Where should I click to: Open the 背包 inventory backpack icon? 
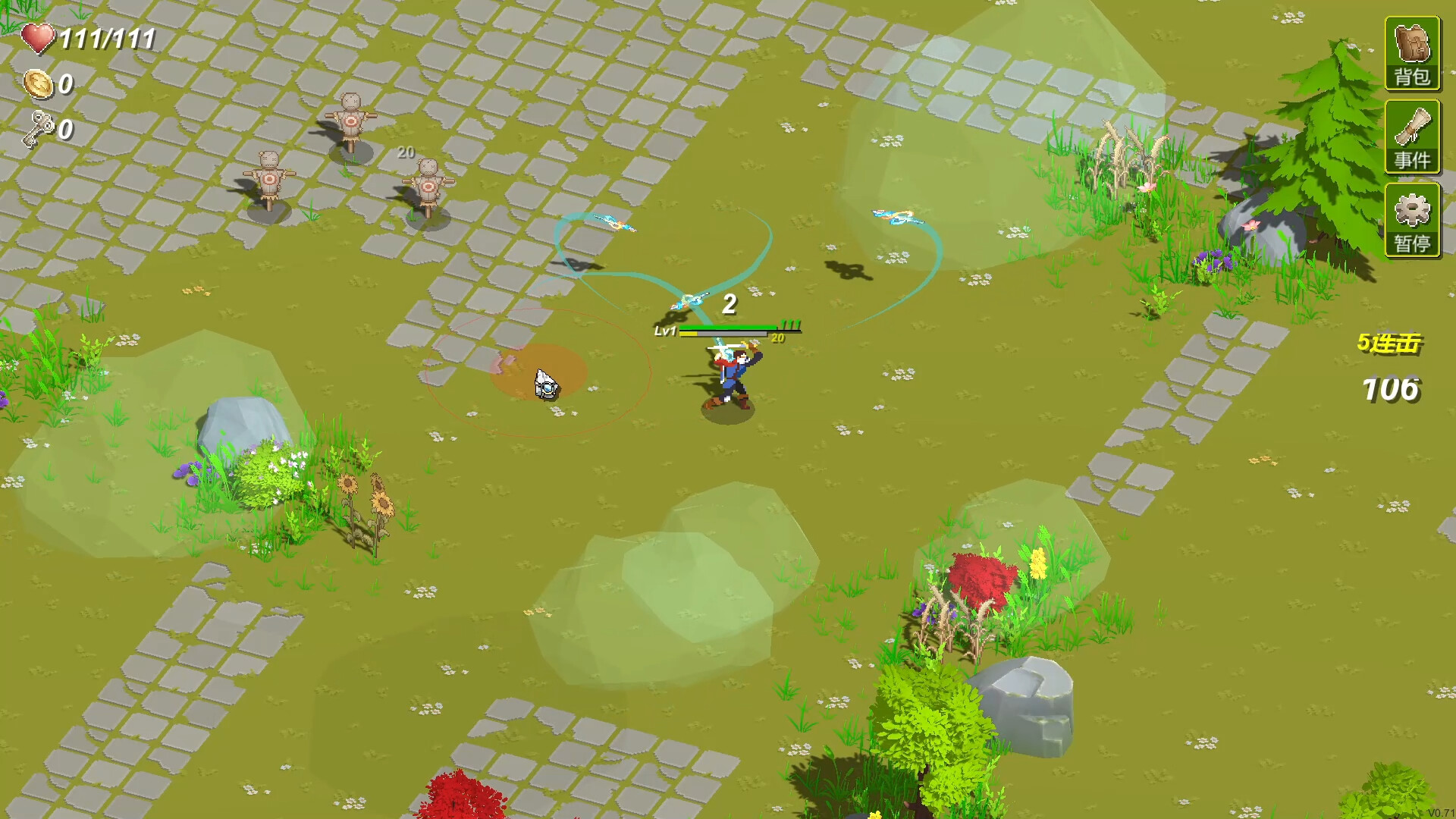(1414, 53)
